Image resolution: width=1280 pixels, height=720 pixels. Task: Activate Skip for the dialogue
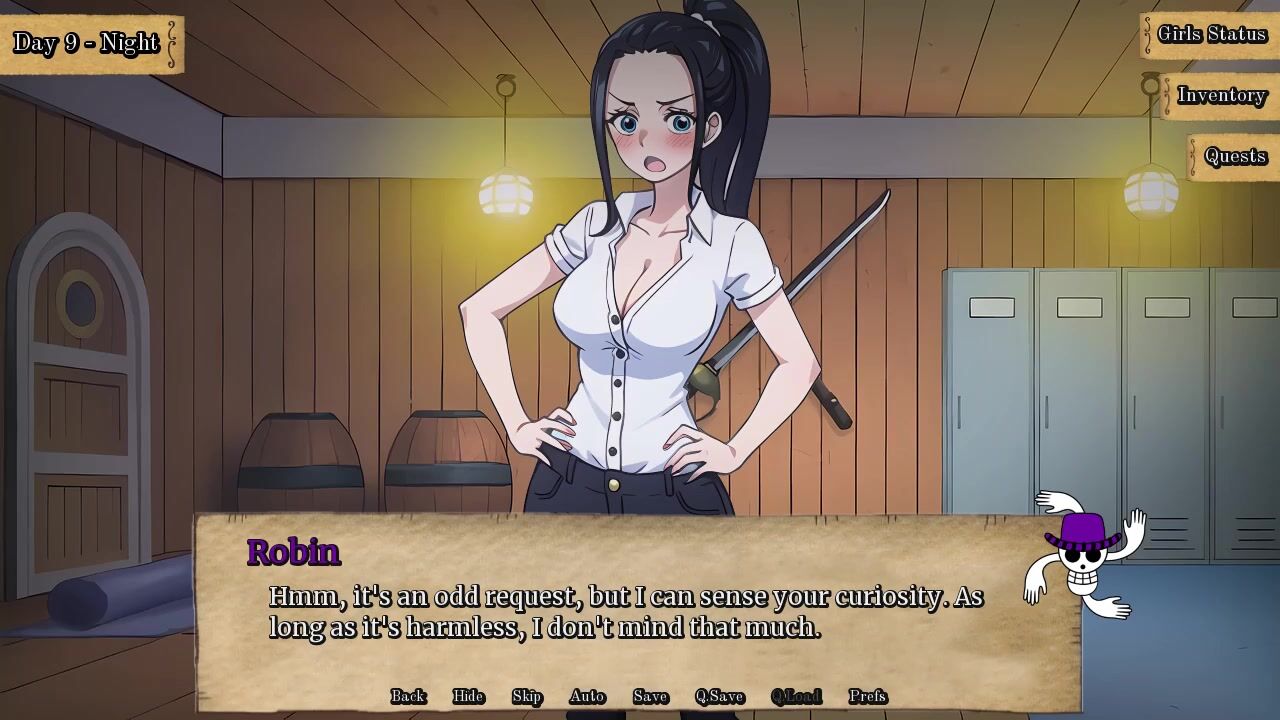[x=527, y=696]
